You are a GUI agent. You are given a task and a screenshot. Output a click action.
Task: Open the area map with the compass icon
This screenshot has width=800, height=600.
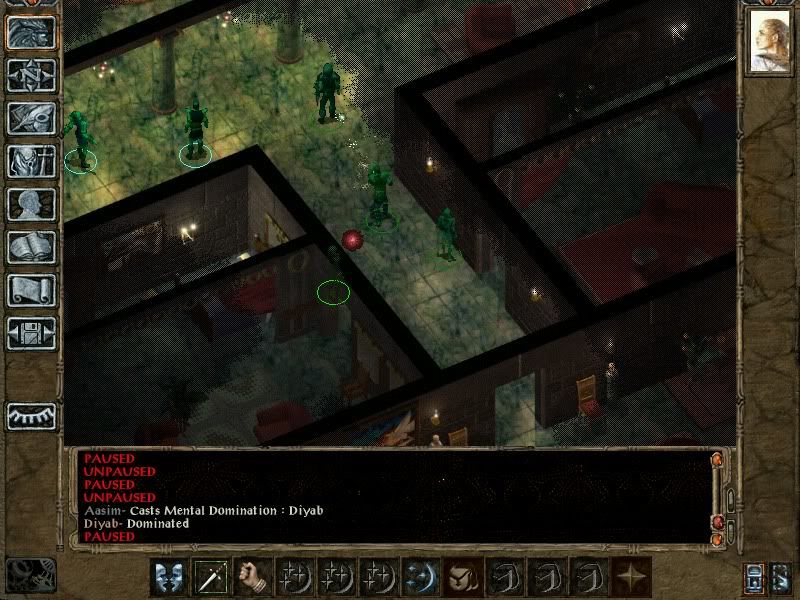pyautogui.click(x=32, y=75)
